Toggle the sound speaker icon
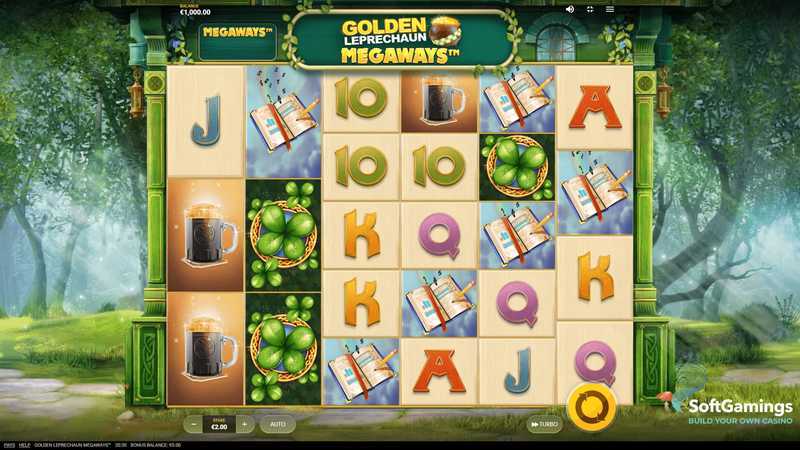This screenshot has height=450, width=800. 570,9
